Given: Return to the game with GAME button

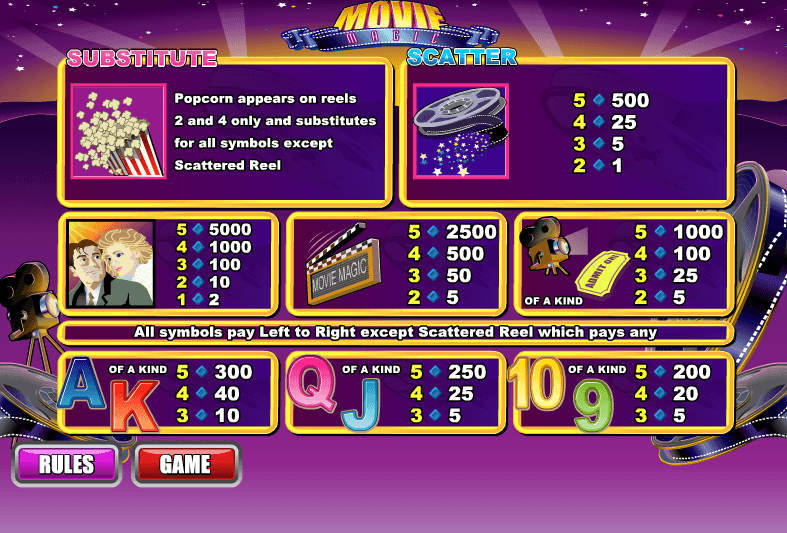Looking at the screenshot, I should tap(186, 464).
